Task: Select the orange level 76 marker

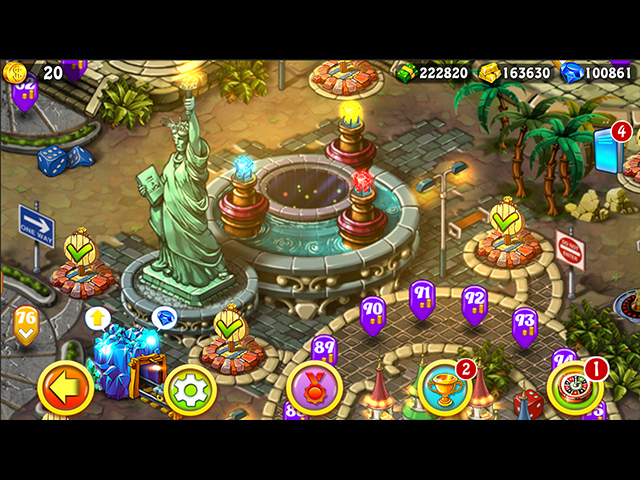Action: (x=26, y=323)
